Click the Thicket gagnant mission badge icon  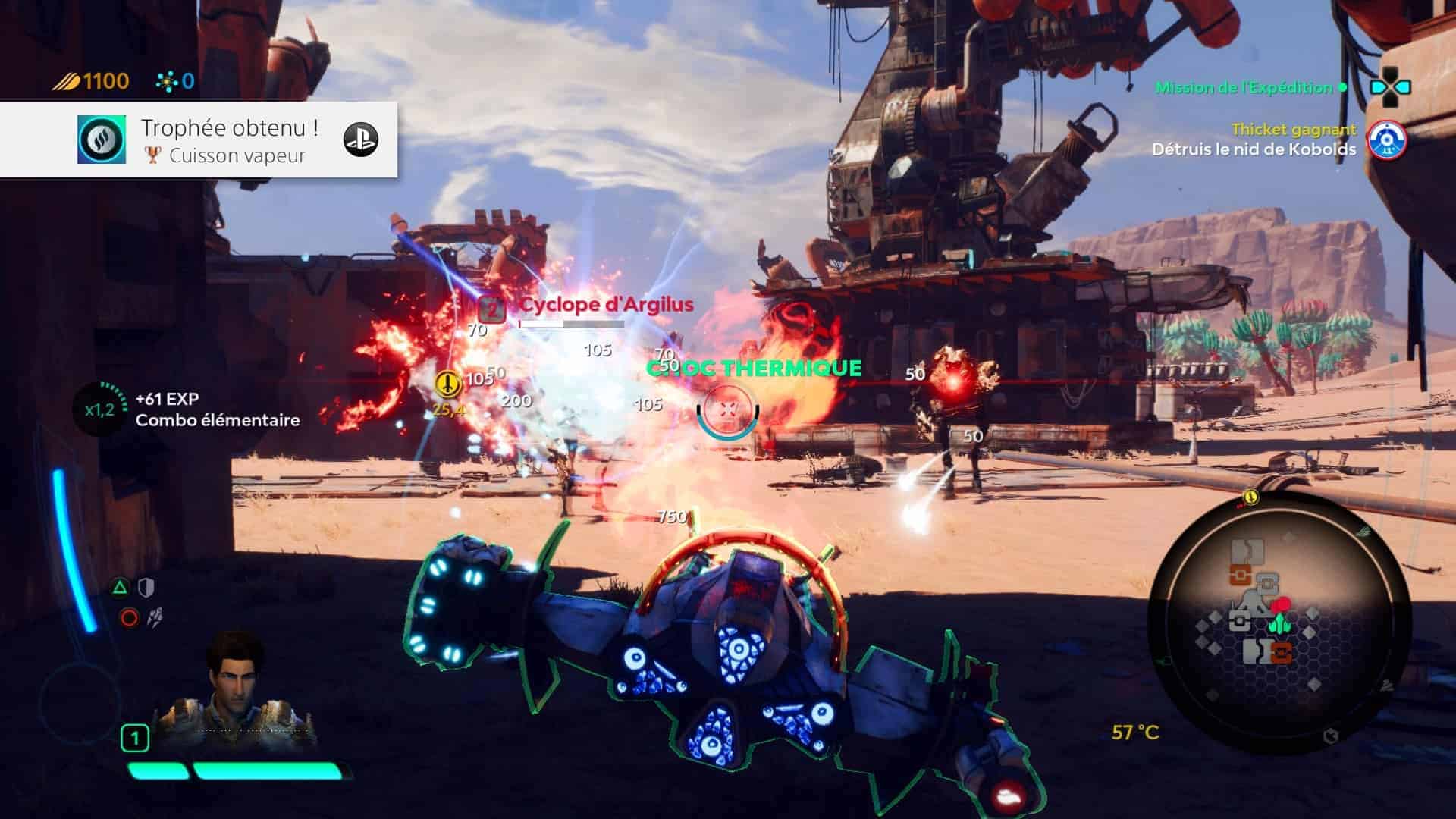[x=1386, y=141]
